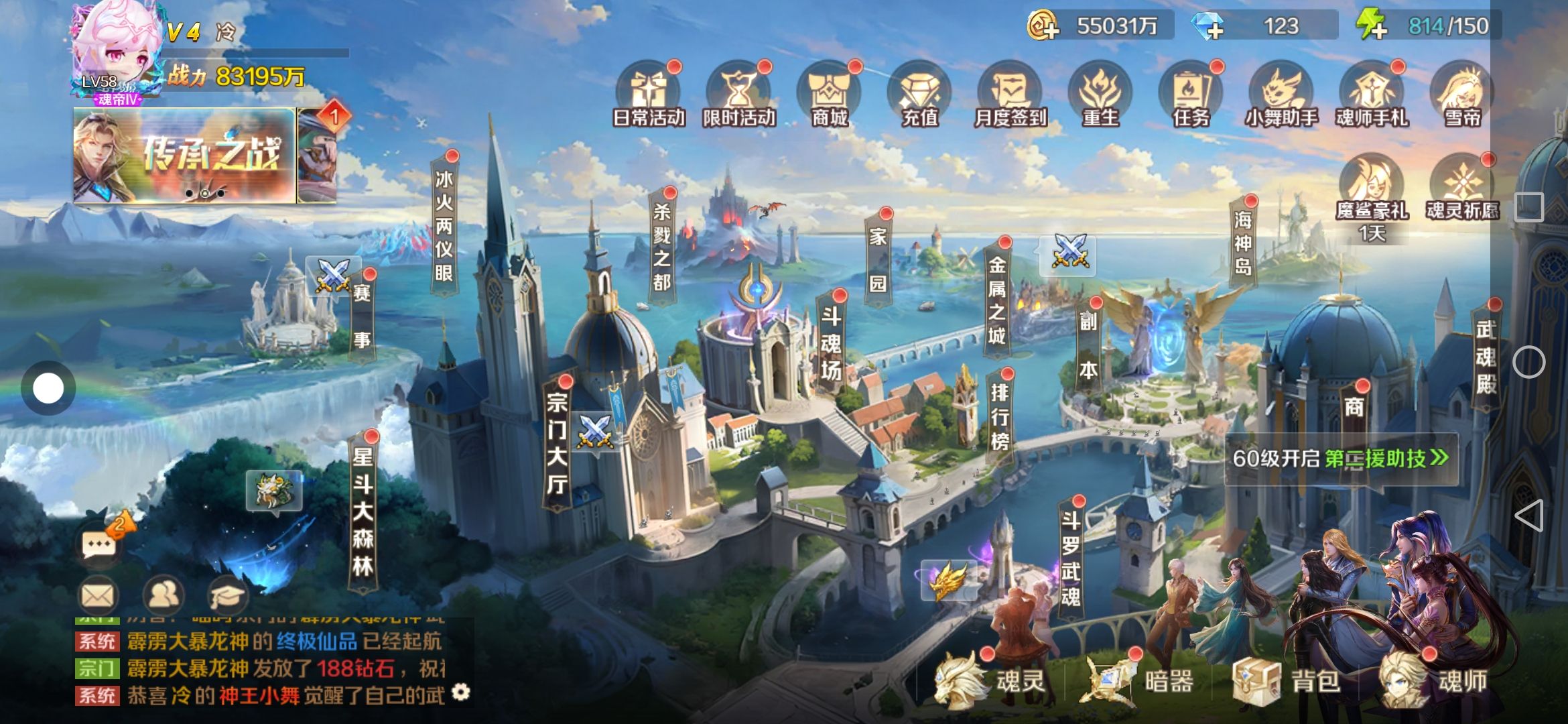Open the 背包 backpack
Screen dimensions: 1568x724
(1287, 681)
